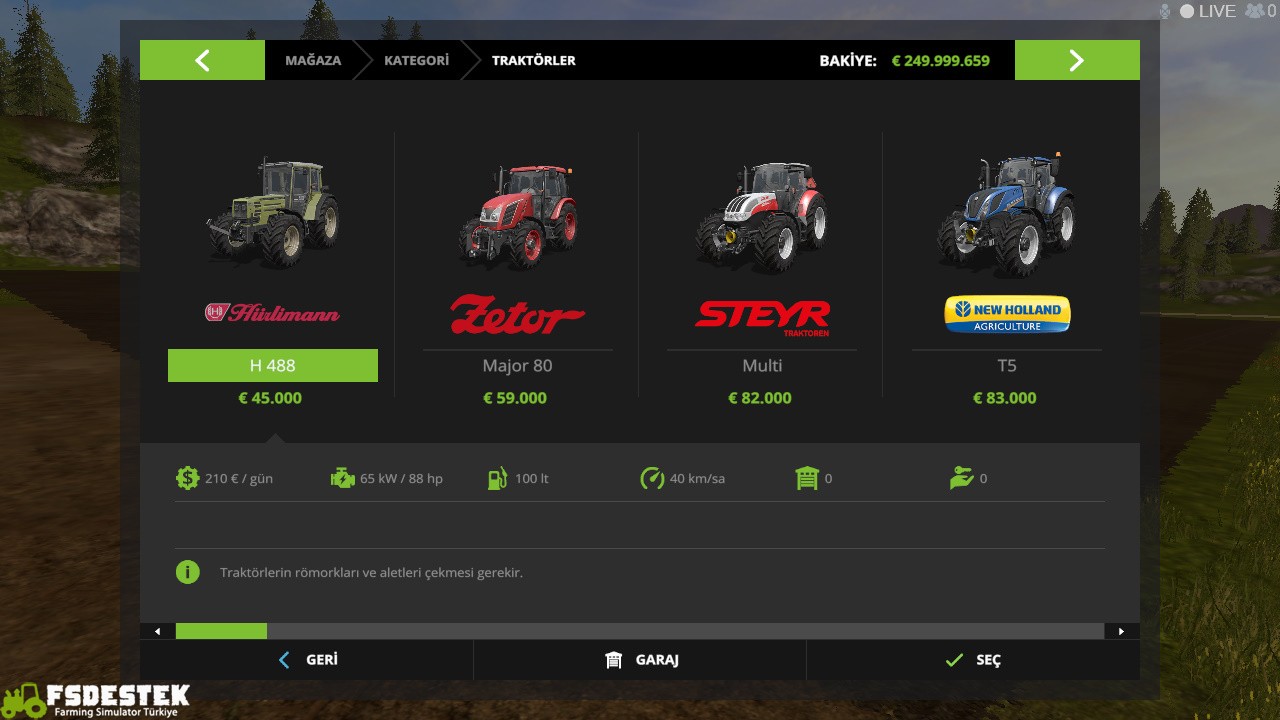Select the STEYR Traktoren logo
This screenshot has width=1280, height=720.
762,317
